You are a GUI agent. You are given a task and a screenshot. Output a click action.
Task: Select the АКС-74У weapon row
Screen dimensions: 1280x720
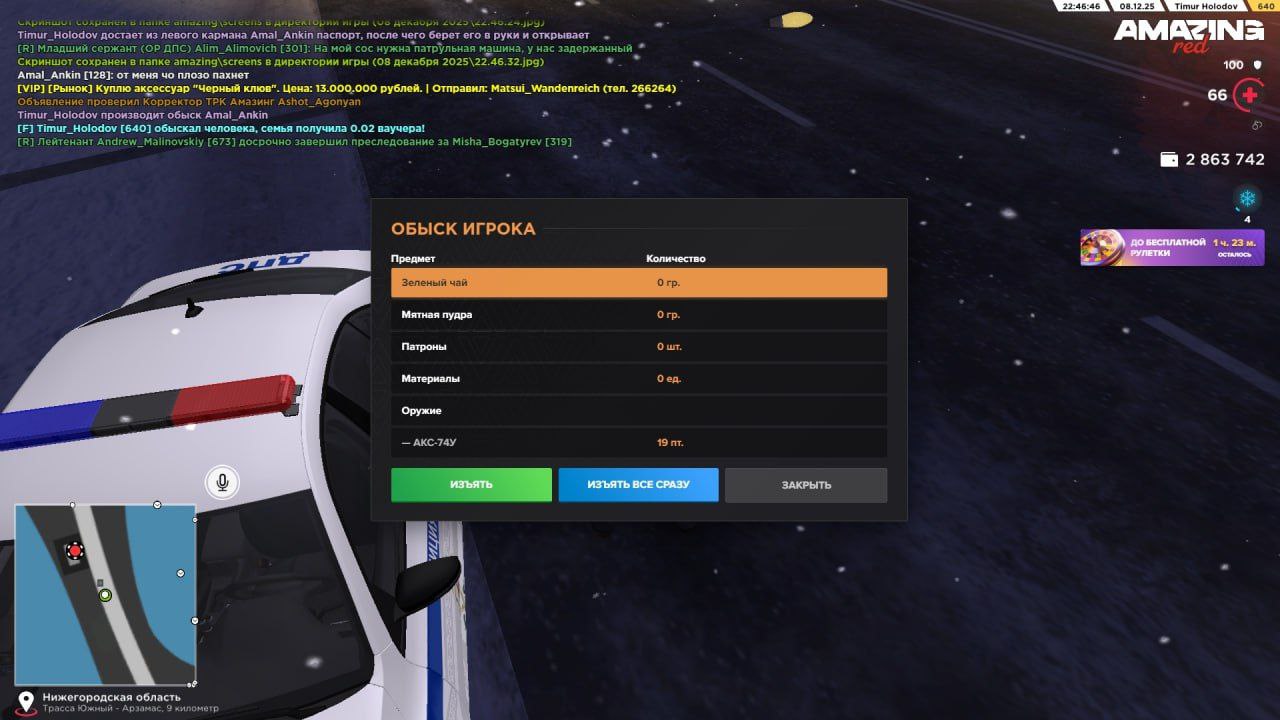click(x=638, y=443)
